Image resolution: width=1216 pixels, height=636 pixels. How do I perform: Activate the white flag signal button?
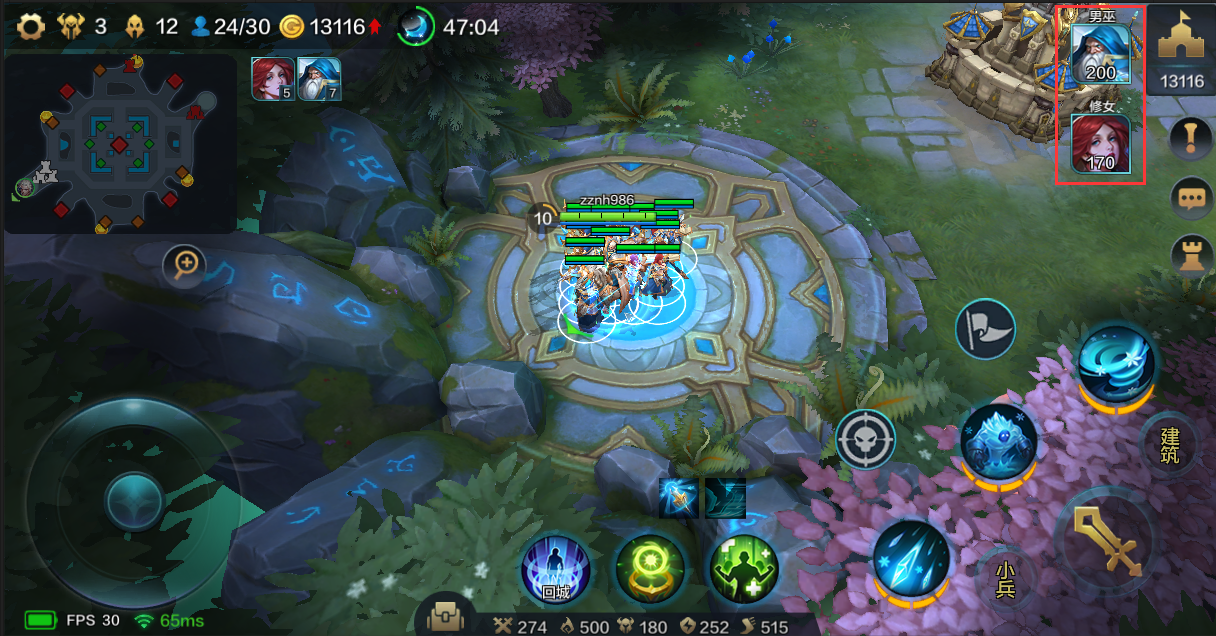[x=985, y=329]
